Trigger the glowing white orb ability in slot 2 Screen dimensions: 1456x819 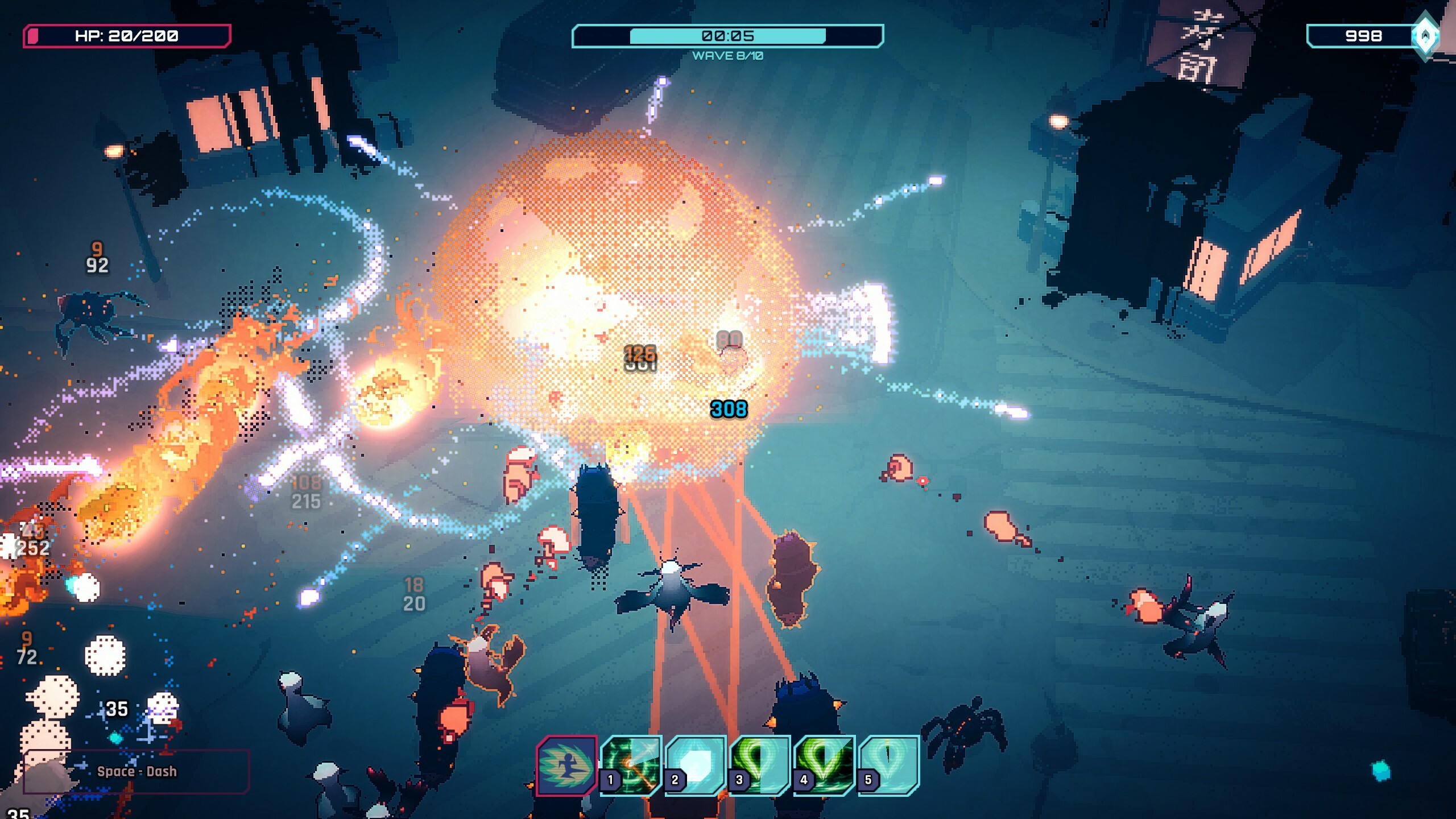pyautogui.click(x=696, y=765)
